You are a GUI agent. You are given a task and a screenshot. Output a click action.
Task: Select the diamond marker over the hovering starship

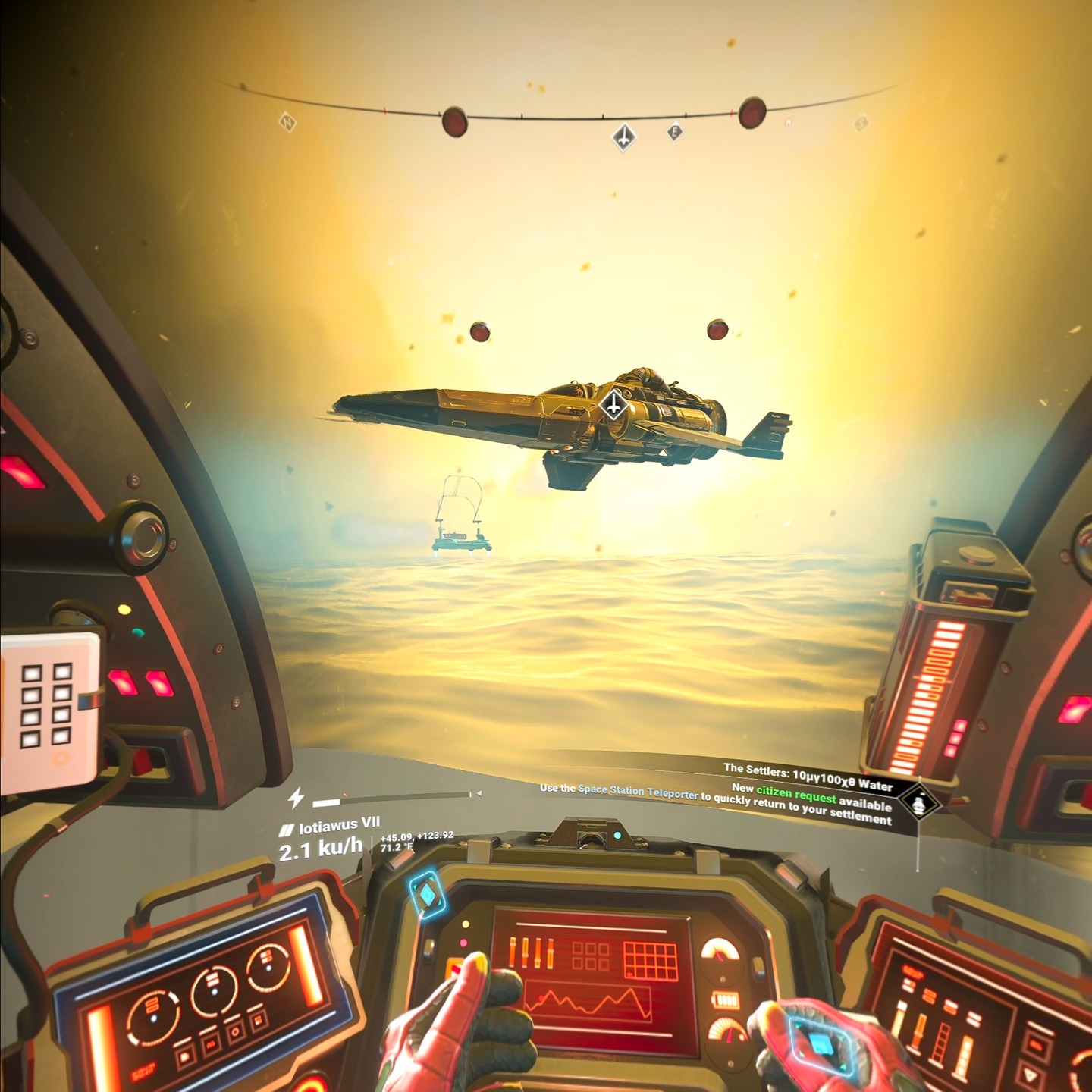[613, 406]
